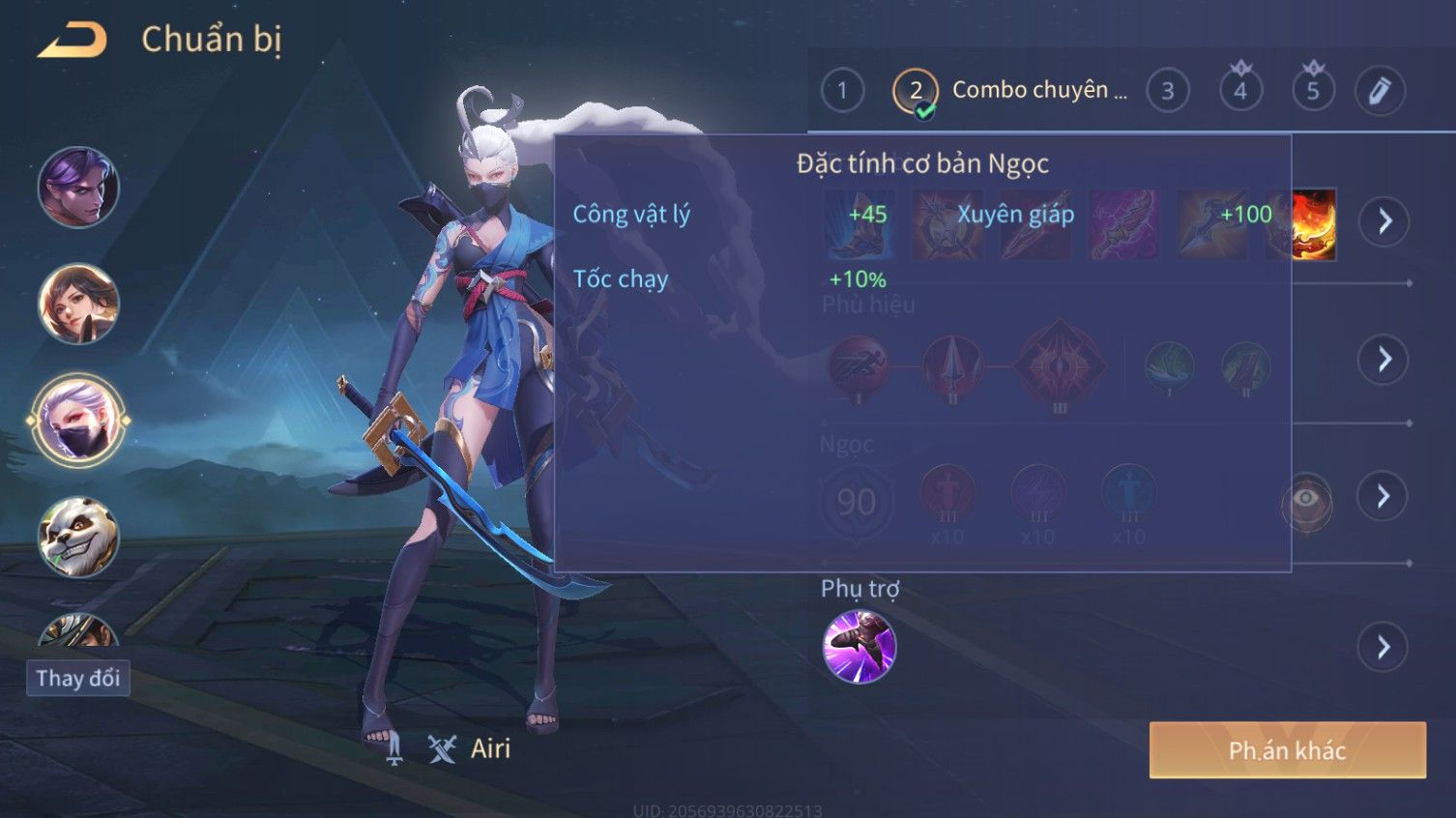
Task: Click the Thay đổi button
Action: (x=78, y=678)
